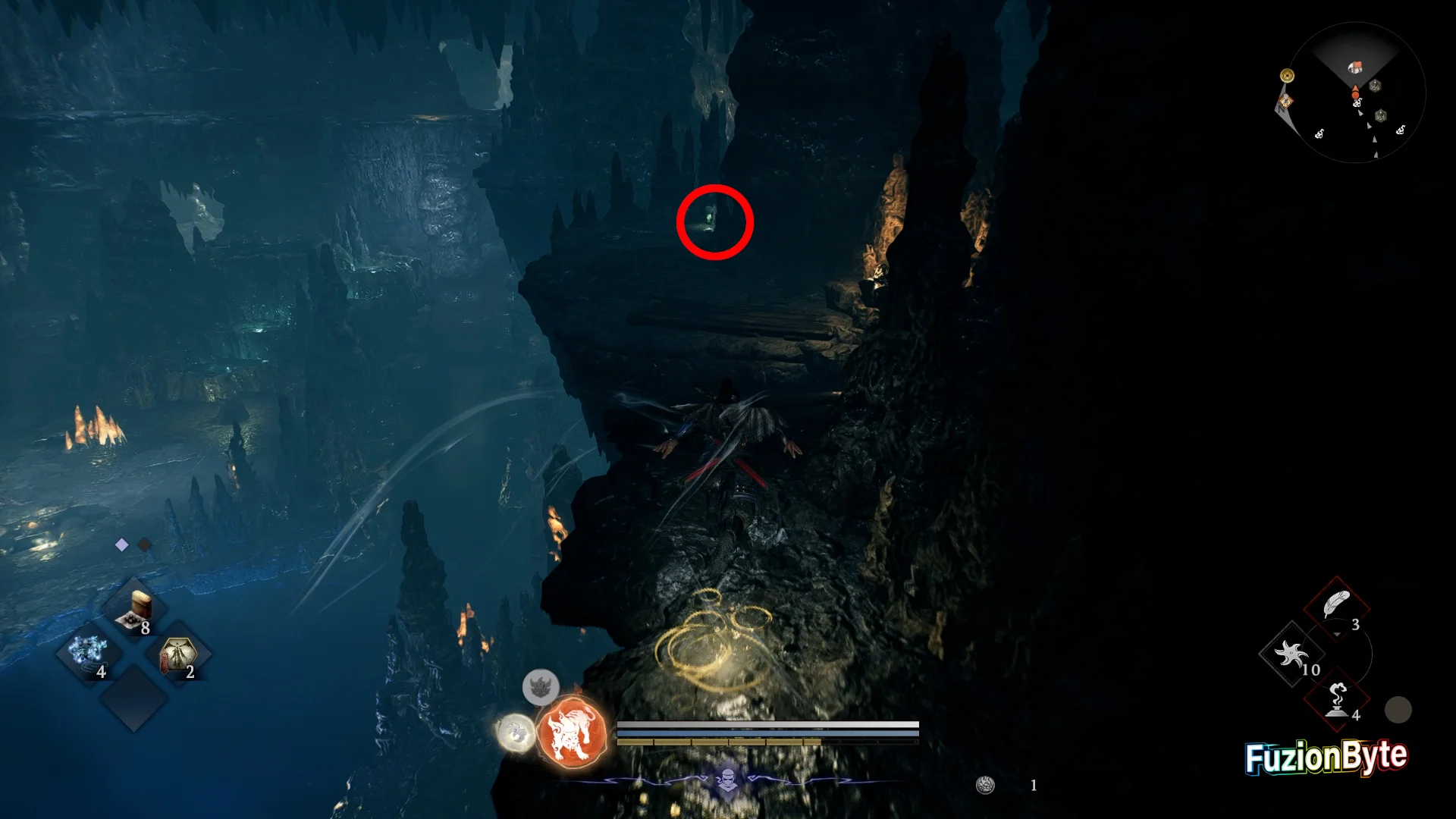
Task: Choose the feather ninja tool
Action: [x=1336, y=607]
